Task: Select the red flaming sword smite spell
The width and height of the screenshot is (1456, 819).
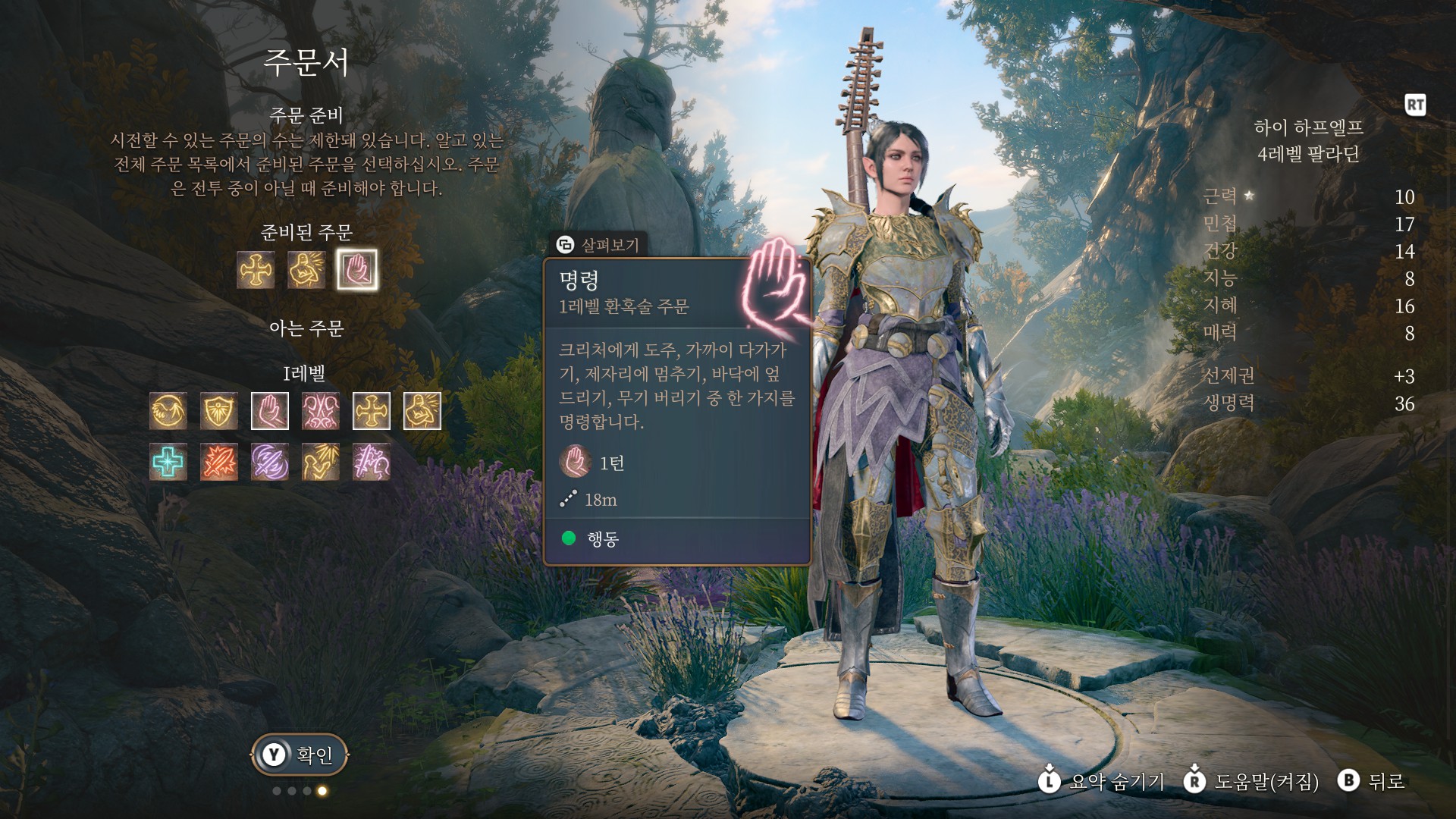Action: pyautogui.click(x=219, y=462)
